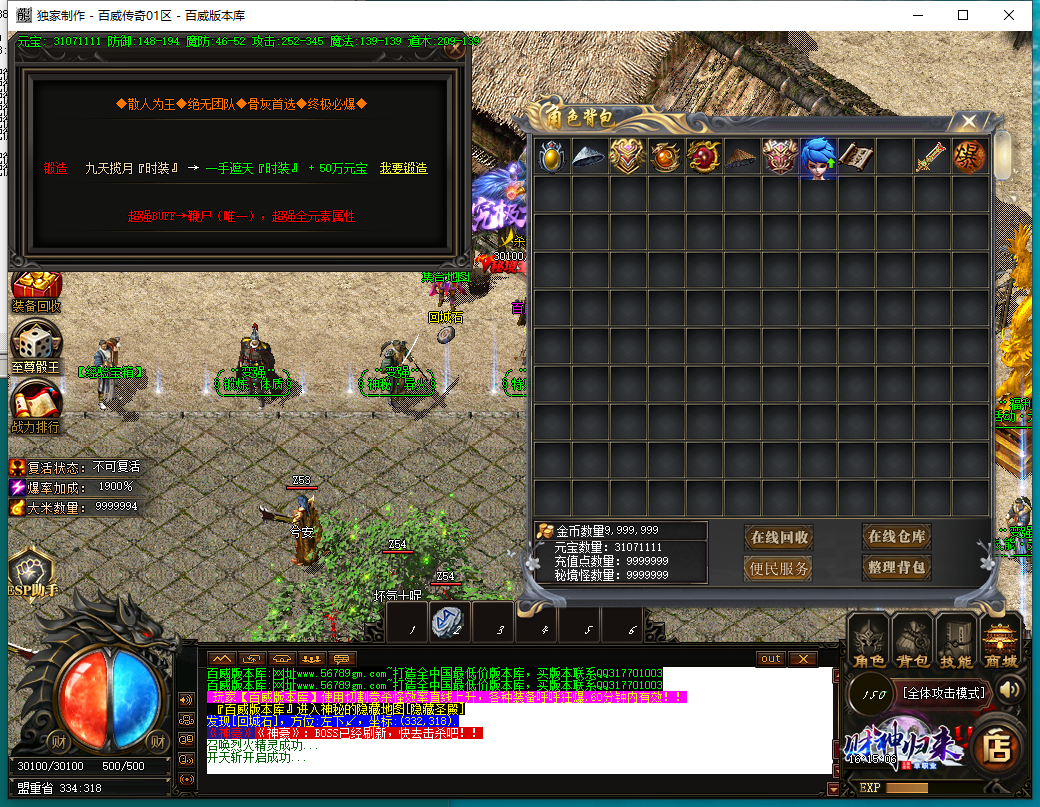
Task: Select the blue-haired character head item
Action: (x=818, y=158)
